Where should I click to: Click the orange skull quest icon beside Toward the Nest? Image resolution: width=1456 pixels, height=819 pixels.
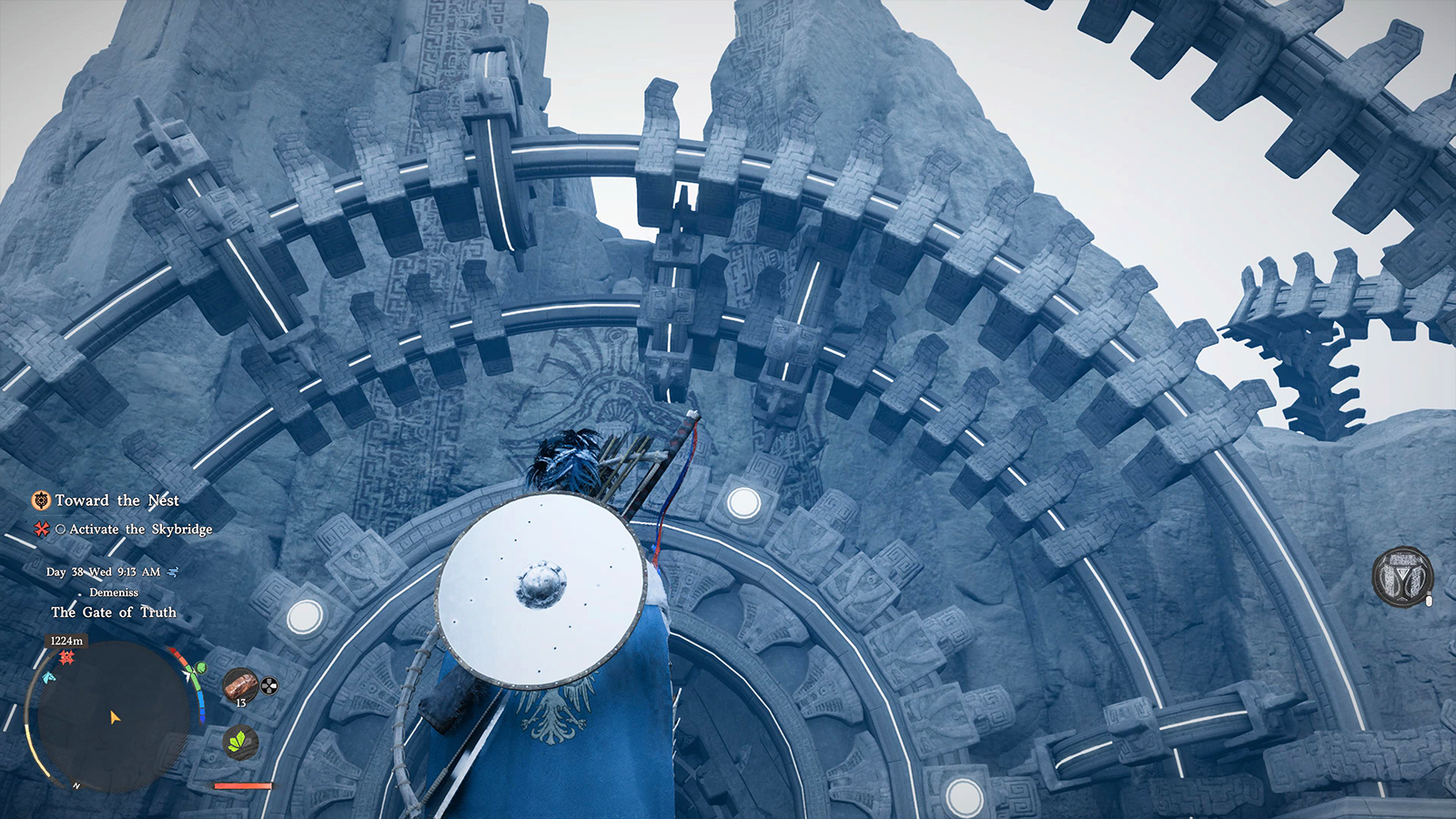(x=41, y=499)
